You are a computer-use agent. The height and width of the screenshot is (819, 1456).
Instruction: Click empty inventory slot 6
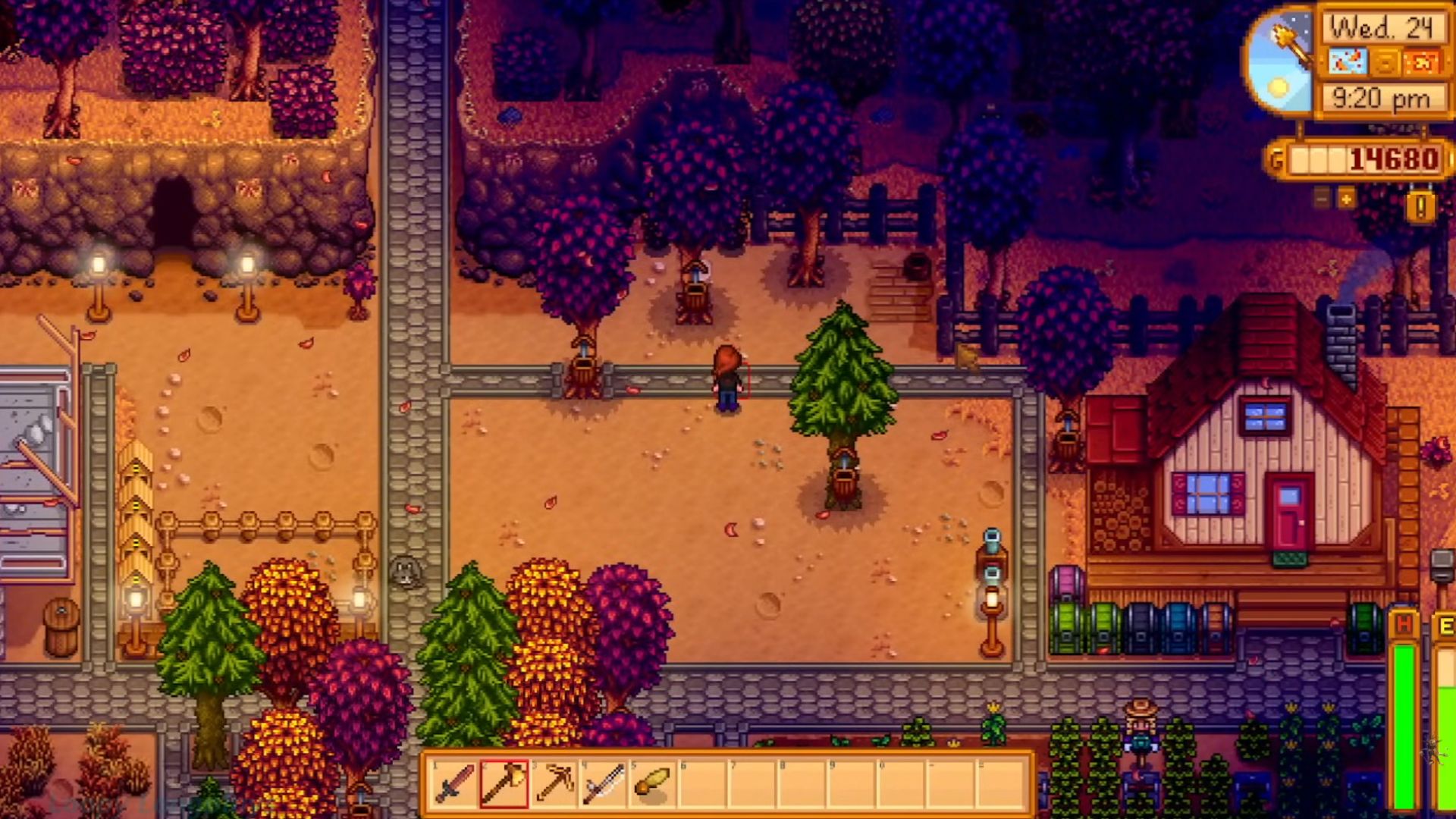coord(701,785)
